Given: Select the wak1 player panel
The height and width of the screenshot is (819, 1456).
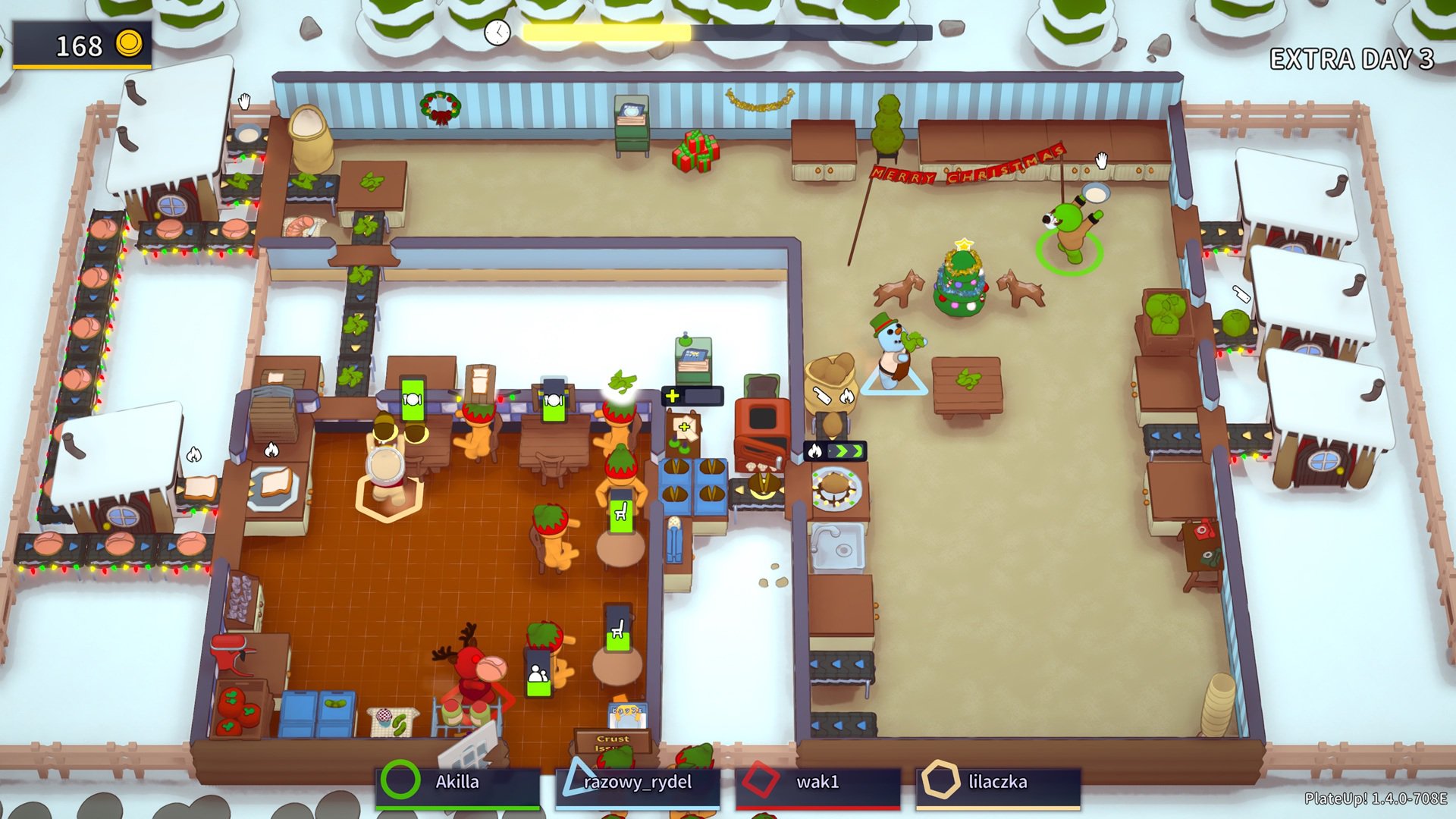Looking at the screenshot, I should pyautogui.click(x=817, y=784).
